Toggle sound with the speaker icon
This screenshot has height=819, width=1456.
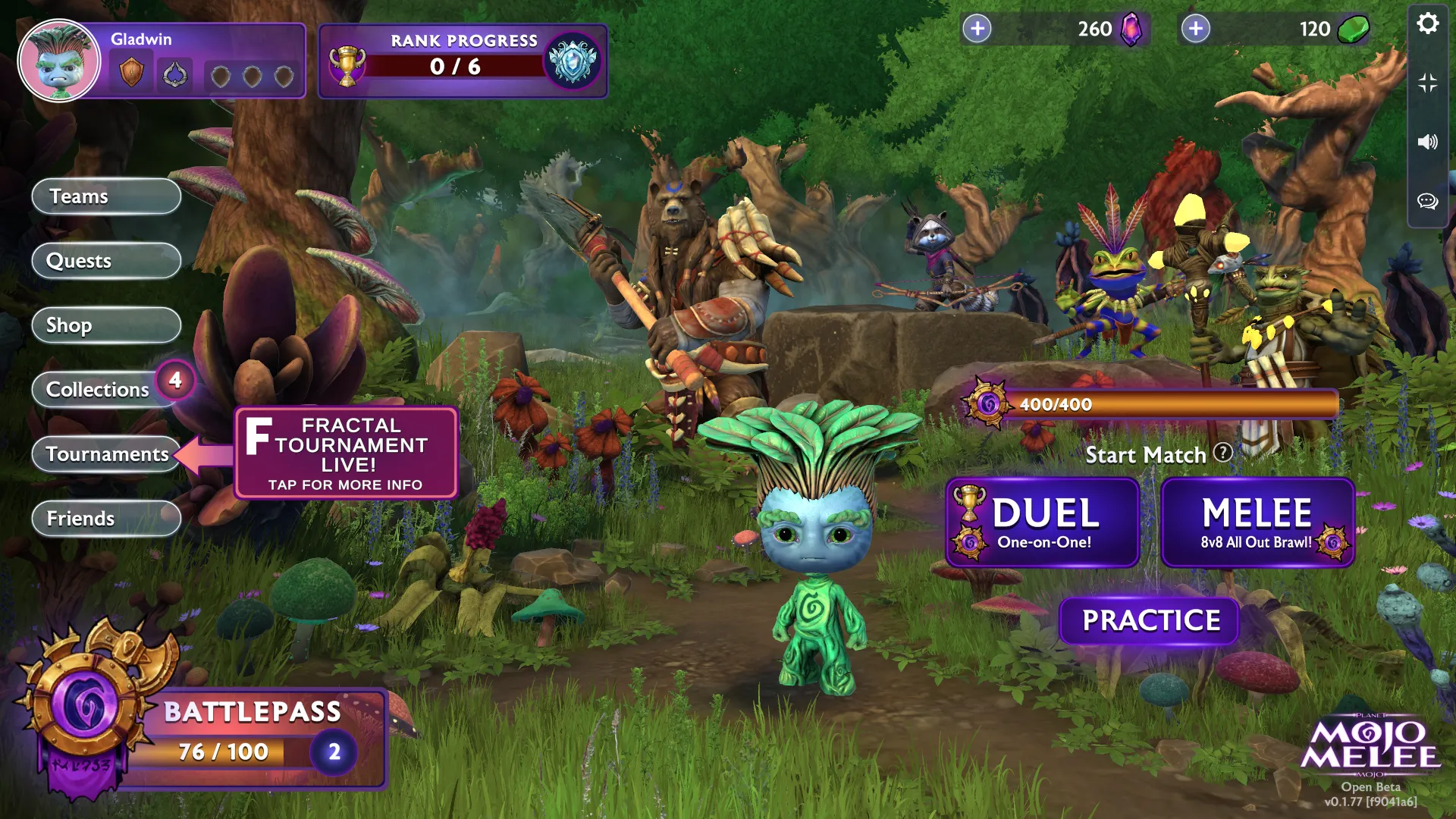click(1427, 142)
